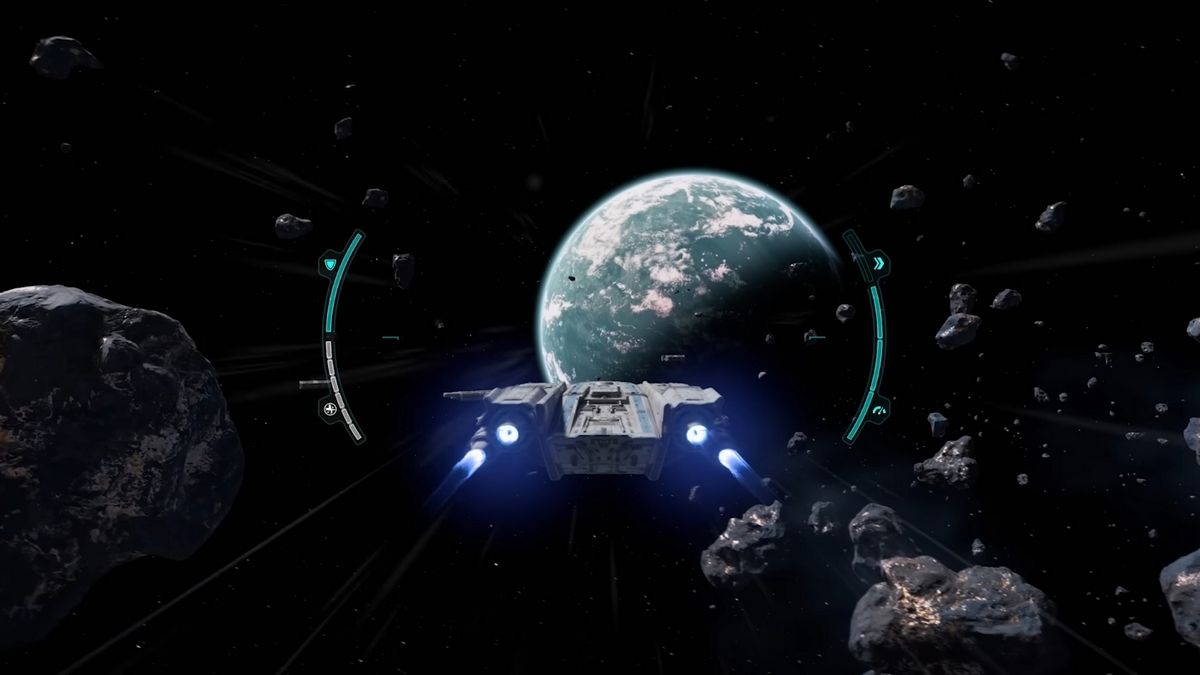Activate the boost double-chevron icon

[x=878, y=264]
